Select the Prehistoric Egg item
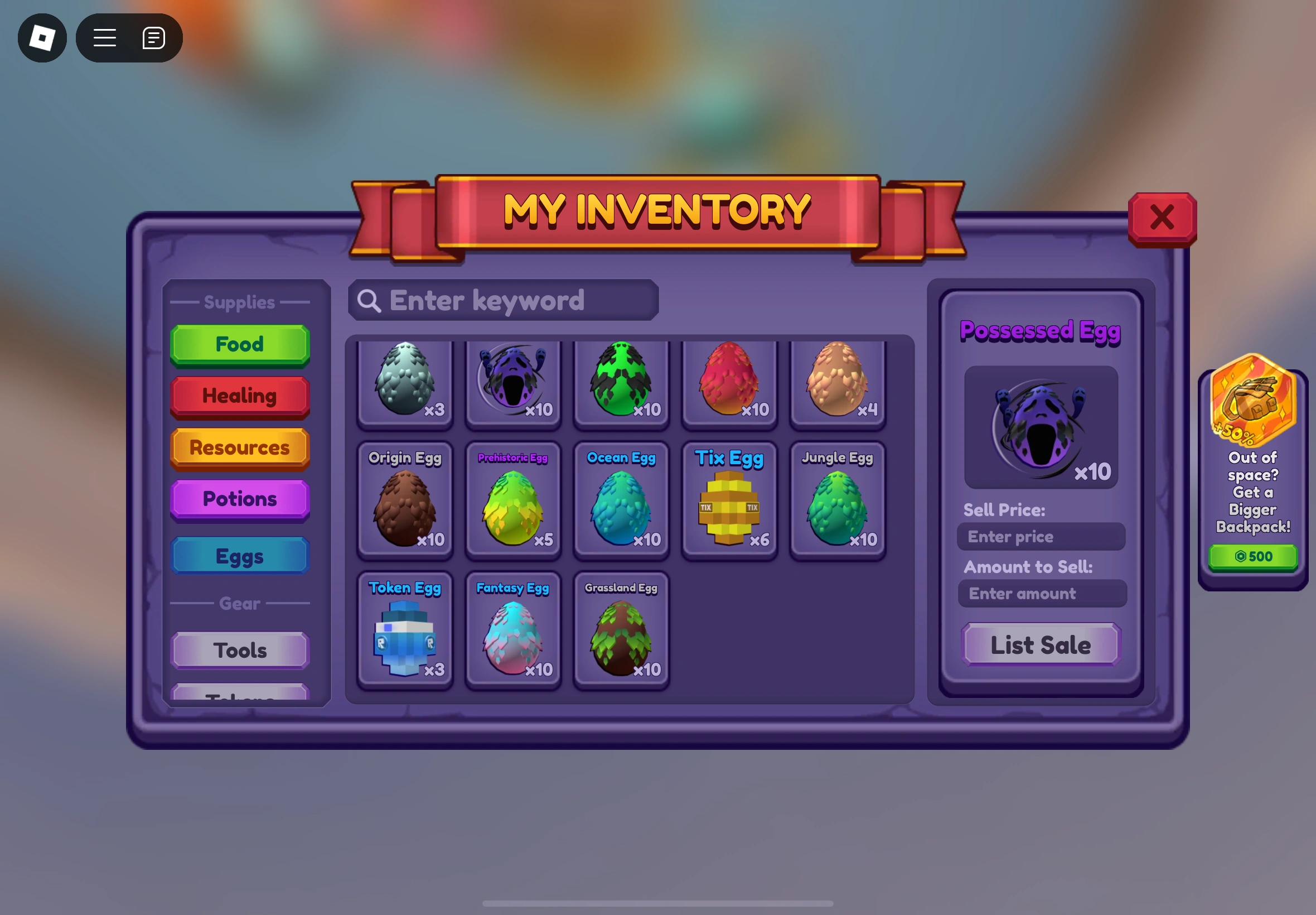 click(513, 502)
